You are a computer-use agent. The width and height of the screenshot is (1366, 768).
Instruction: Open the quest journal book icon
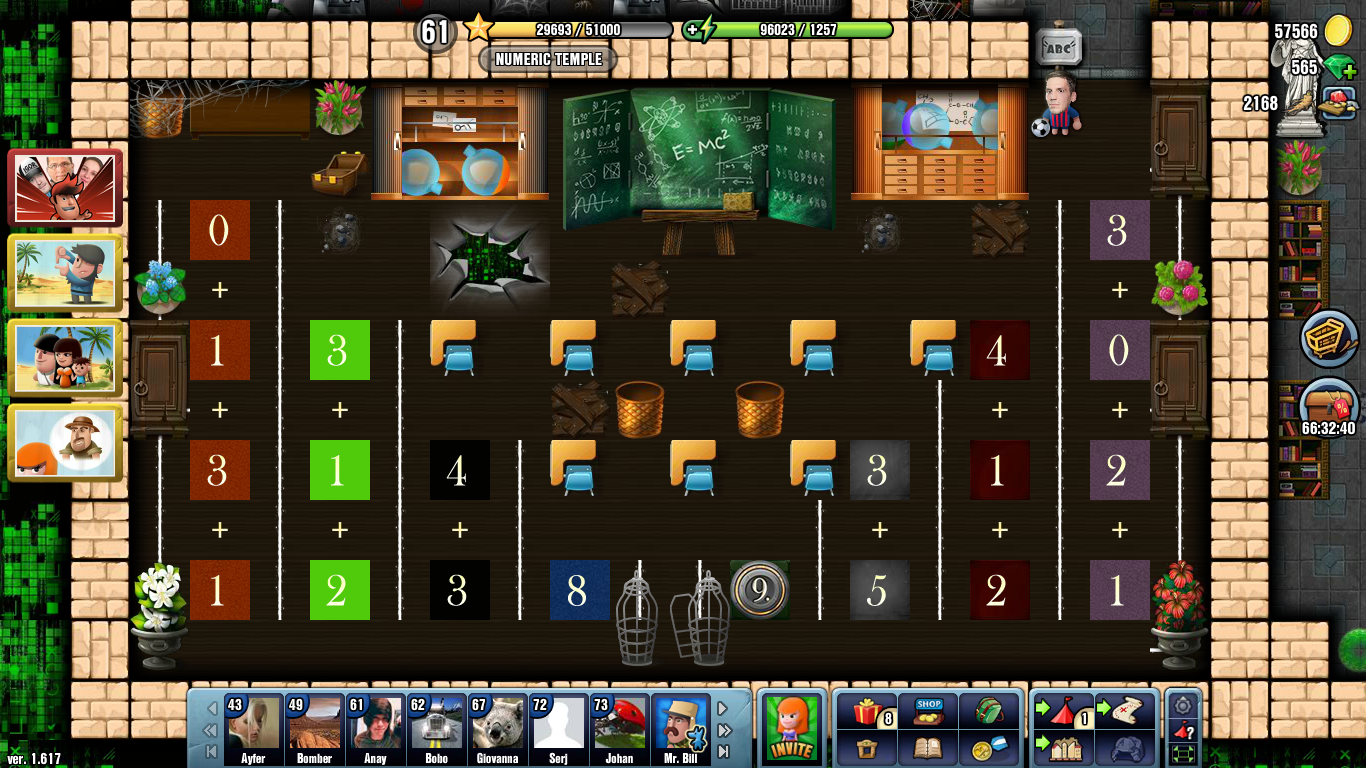pyautogui.click(x=928, y=748)
